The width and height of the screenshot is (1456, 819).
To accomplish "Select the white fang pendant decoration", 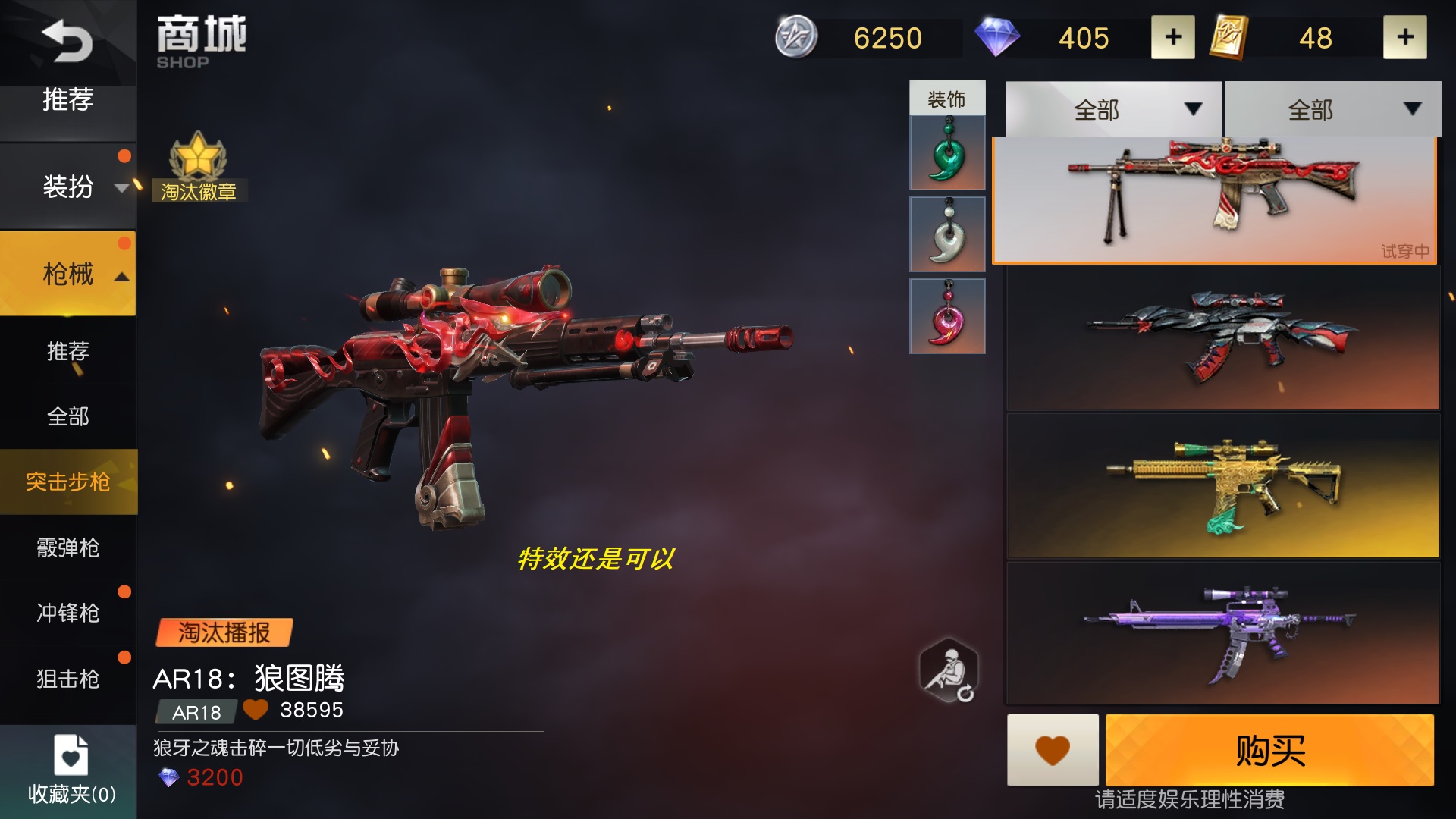I will tap(947, 234).
